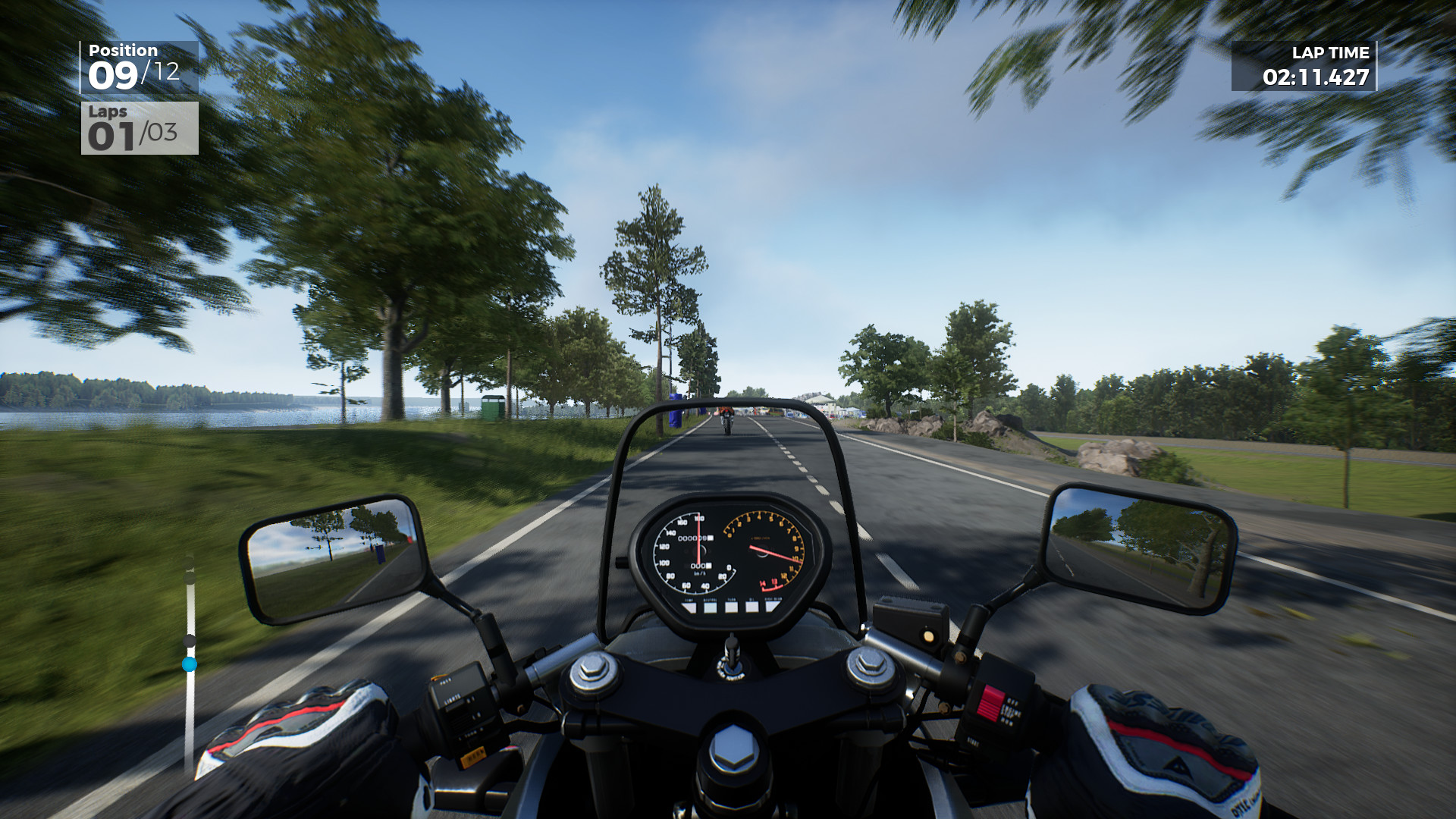
Task: Click the OIL warning lamp
Action: tap(752, 605)
